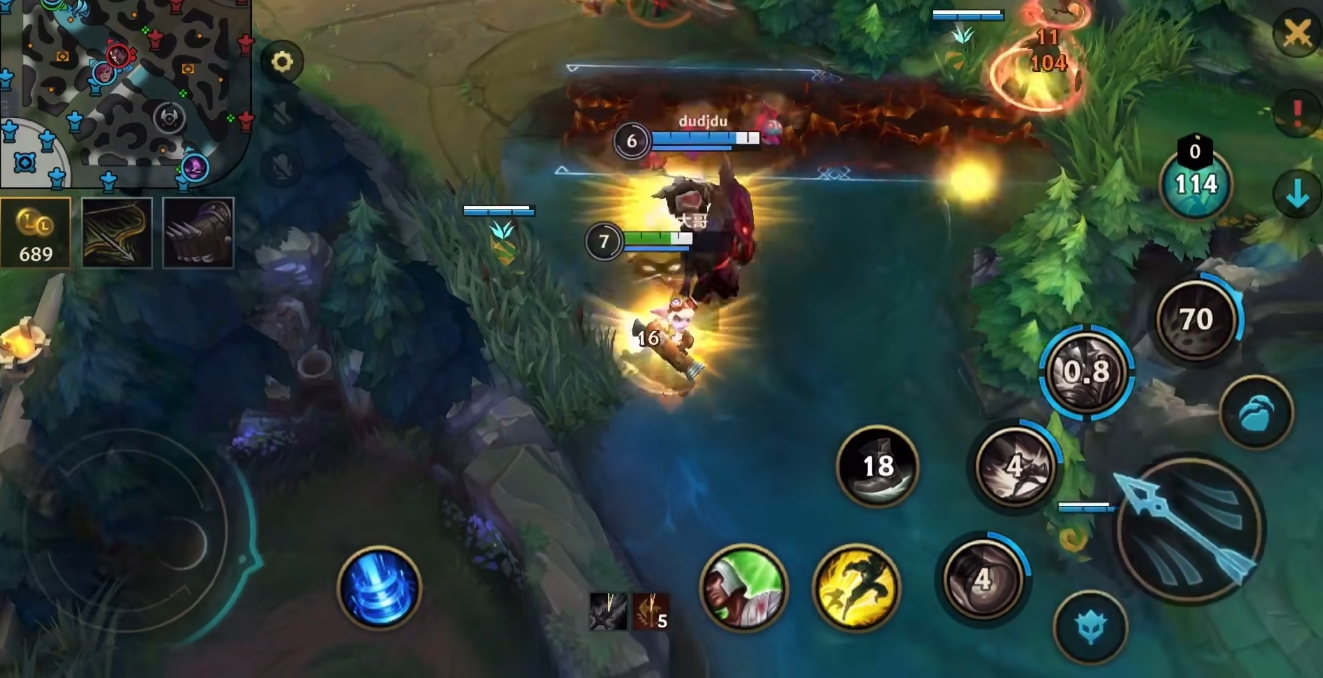Viewport: 1323px width, 678px height.
Task: Tap the blue down-arrow button
Action: [x=1297, y=195]
